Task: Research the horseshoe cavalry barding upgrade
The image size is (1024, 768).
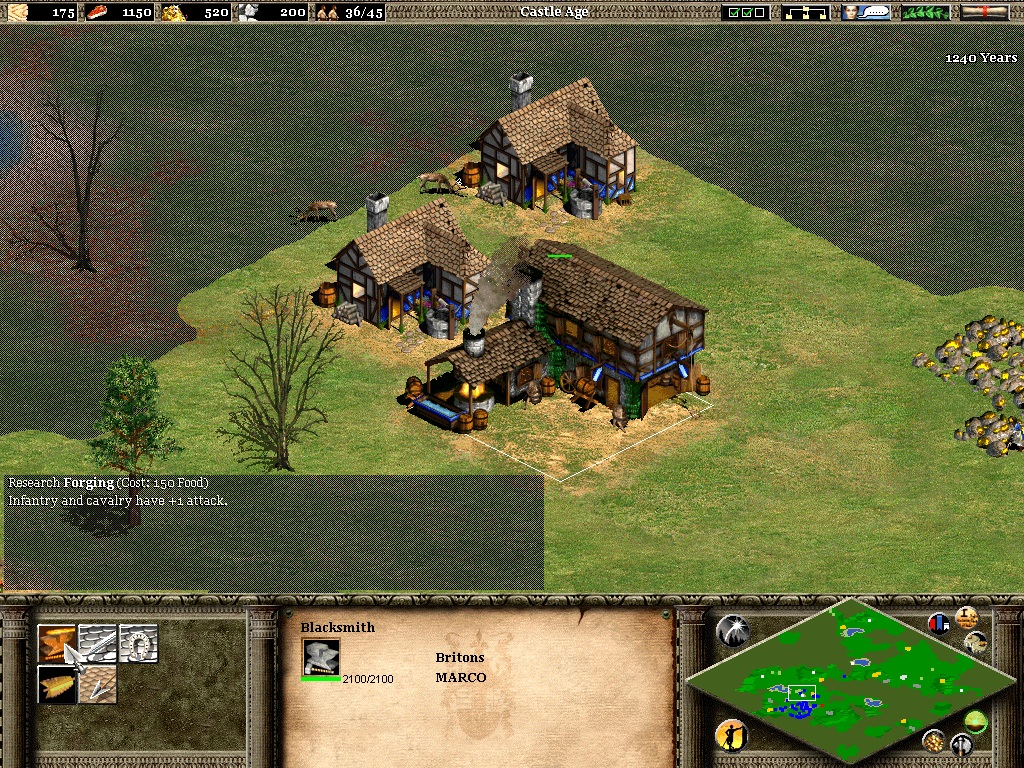Action: pyautogui.click(x=138, y=643)
